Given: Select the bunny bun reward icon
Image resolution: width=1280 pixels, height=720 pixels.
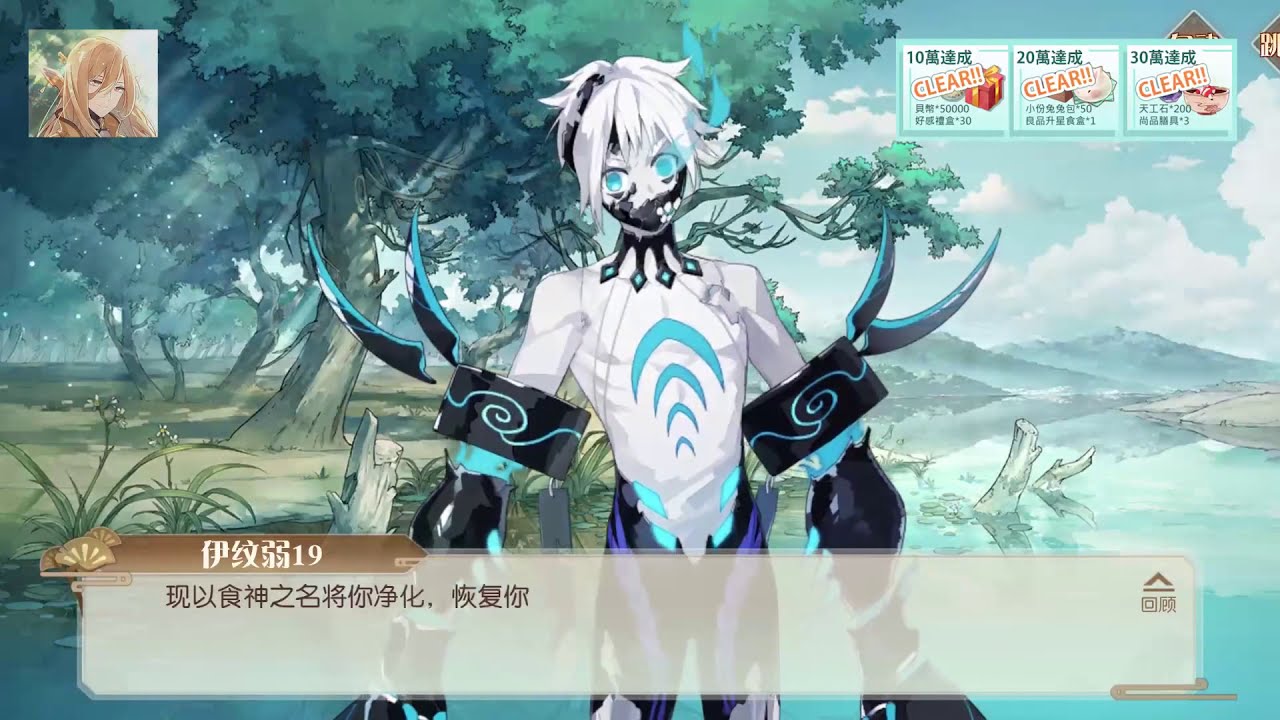Looking at the screenshot, I should [1093, 88].
